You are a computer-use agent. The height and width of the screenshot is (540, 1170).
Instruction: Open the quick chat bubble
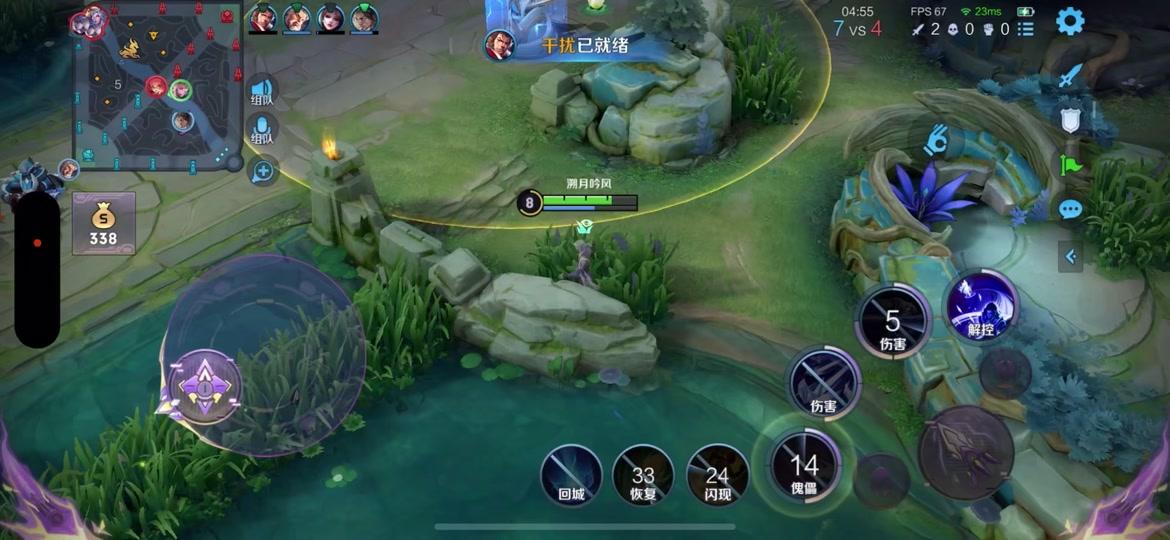coord(1071,209)
